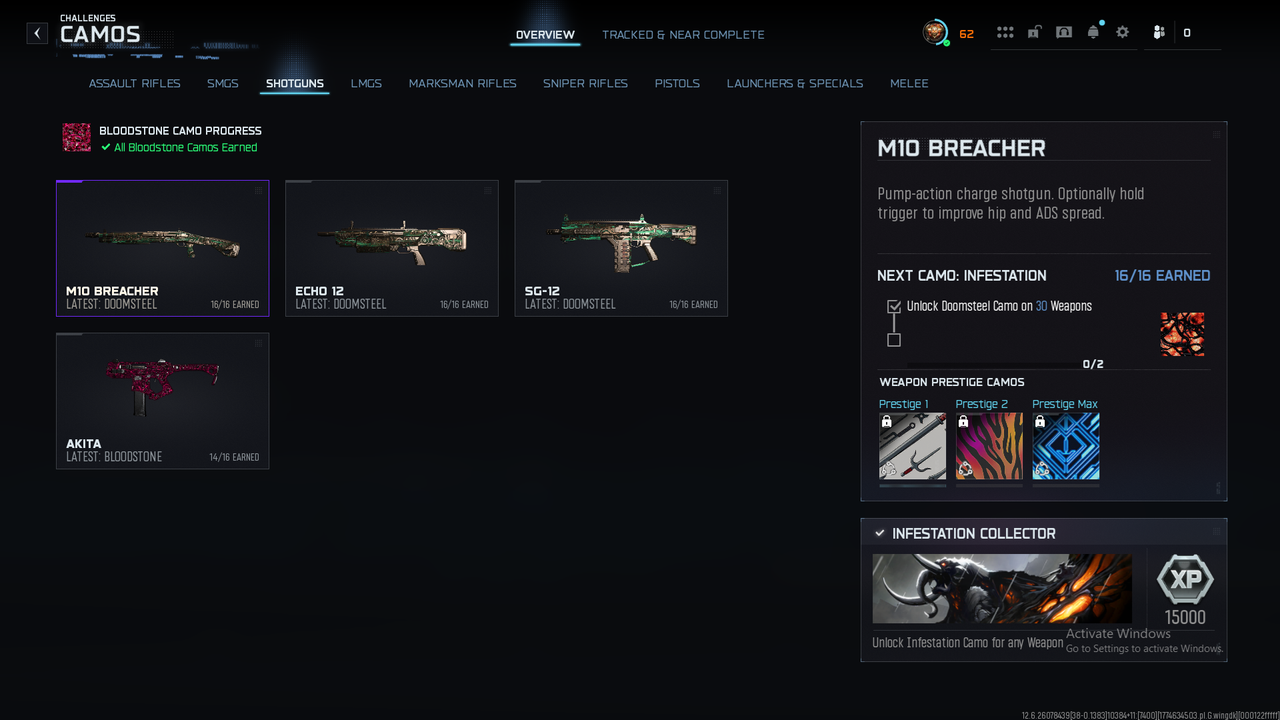Open the Akita weapon camo tile
Viewport: 1280px width, 720px height.
point(162,400)
